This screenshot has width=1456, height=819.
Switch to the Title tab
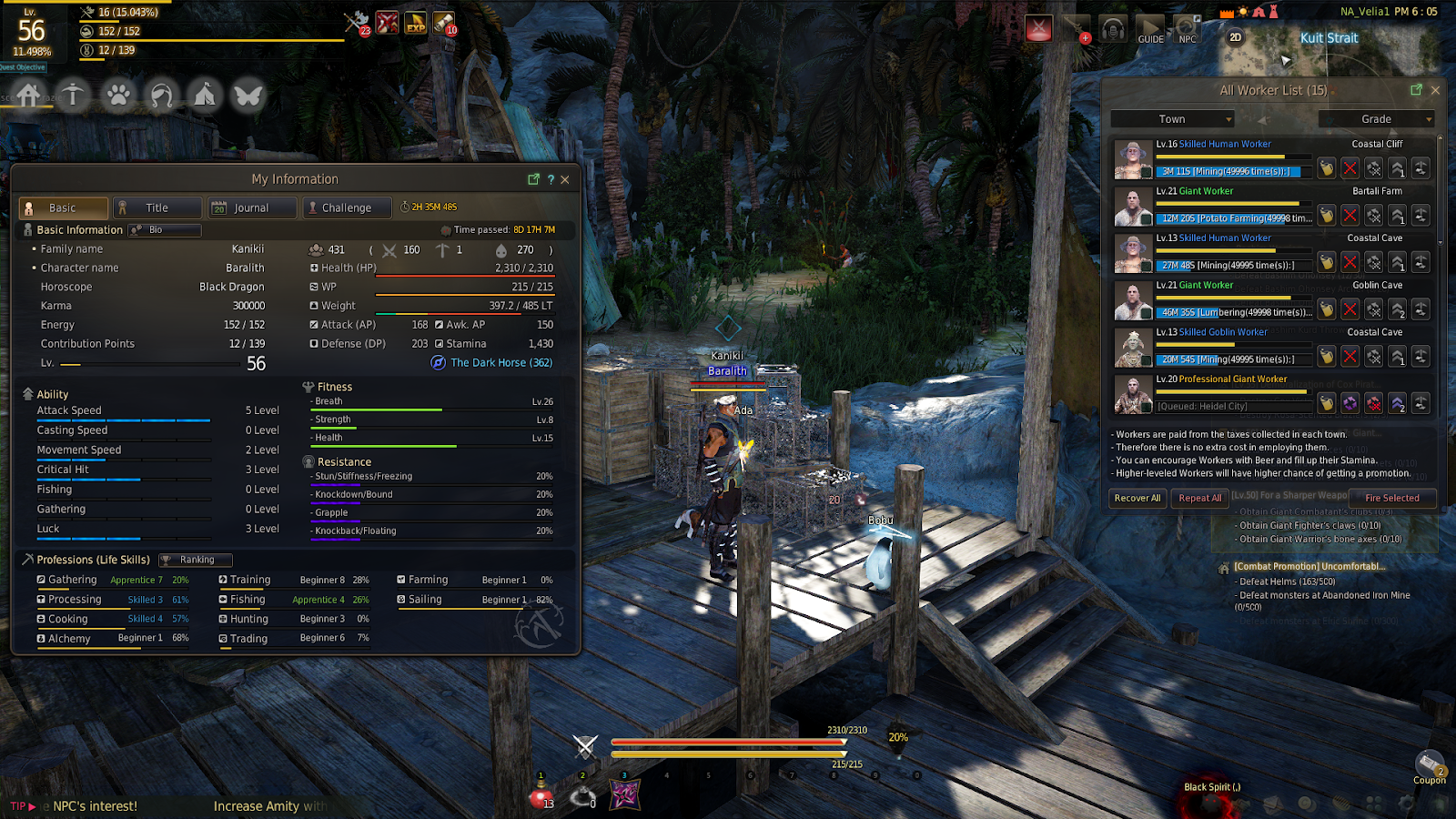click(x=157, y=207)
